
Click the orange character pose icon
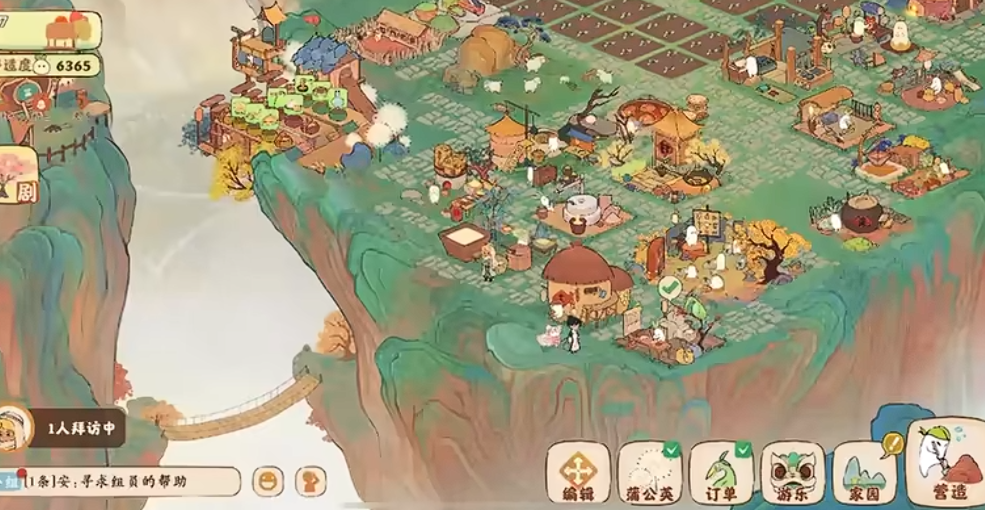(x=314, y=482)
